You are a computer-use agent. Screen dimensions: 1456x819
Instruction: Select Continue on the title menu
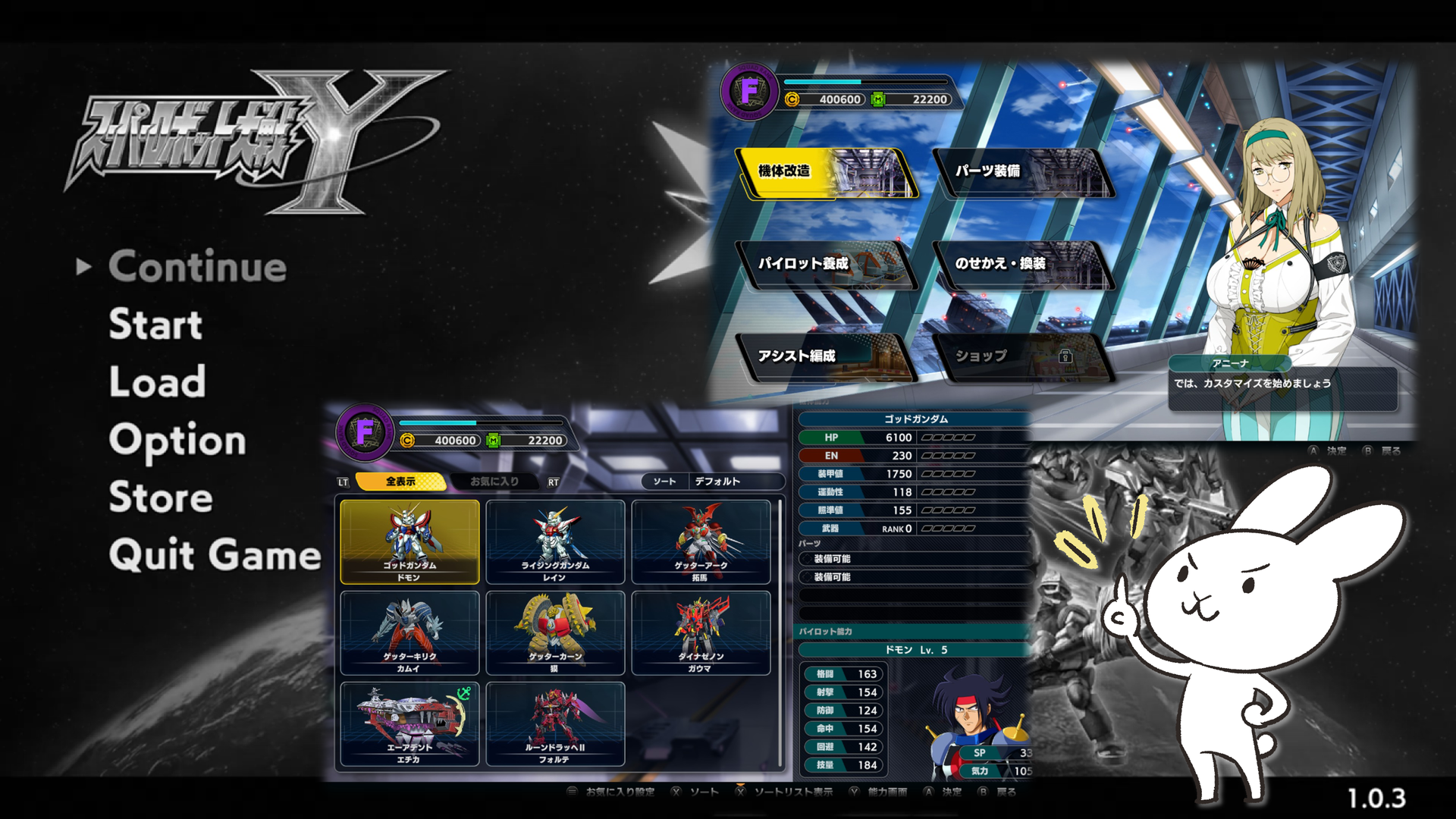[197, 267]
